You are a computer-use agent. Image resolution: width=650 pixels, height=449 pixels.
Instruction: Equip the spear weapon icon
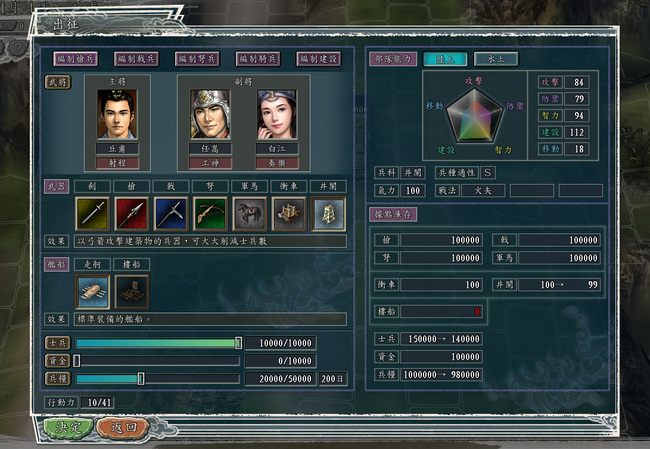(131, 213)
